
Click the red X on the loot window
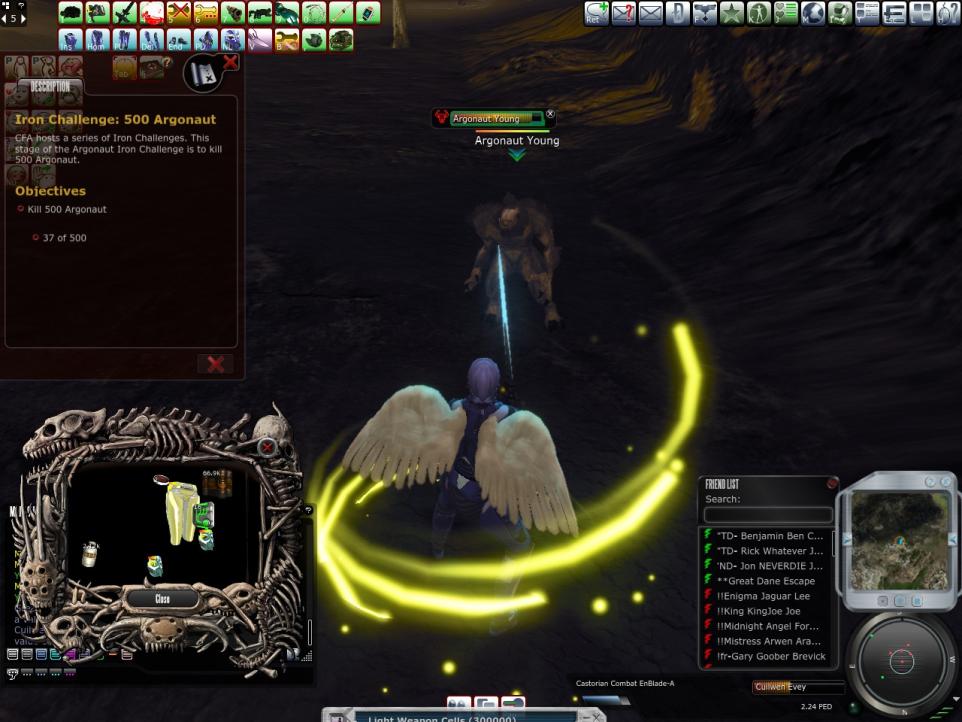267,447
